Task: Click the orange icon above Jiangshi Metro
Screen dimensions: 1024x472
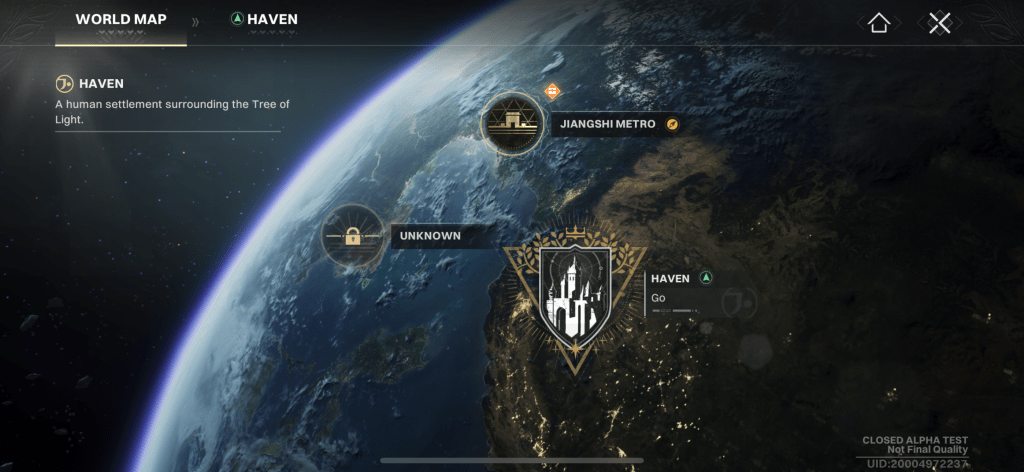Action: click(x=552, y=92)
